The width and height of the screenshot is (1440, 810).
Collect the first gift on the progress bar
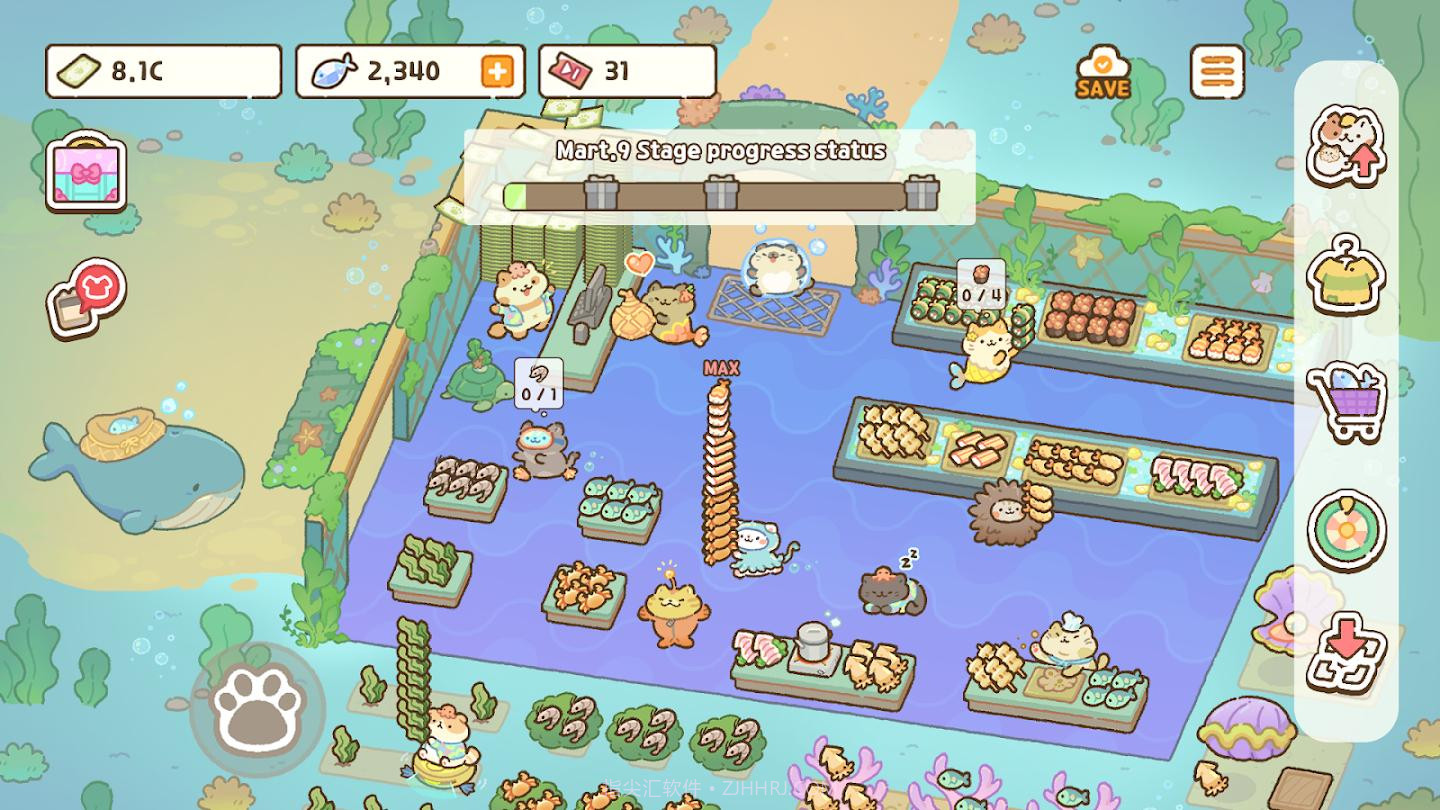click(x=600, y=195)
